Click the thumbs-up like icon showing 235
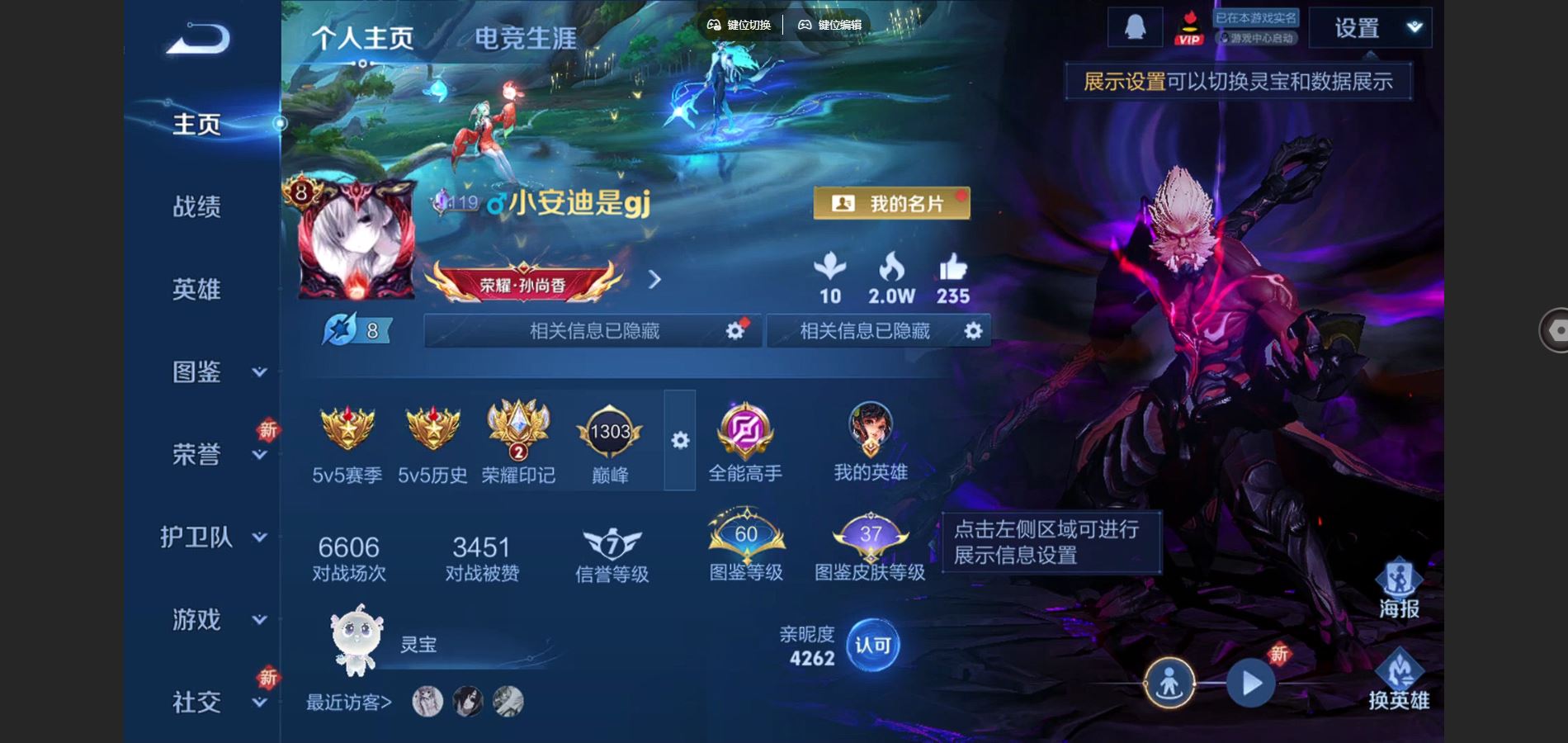This screenshot has width=1568, height=743. (953, 268)
